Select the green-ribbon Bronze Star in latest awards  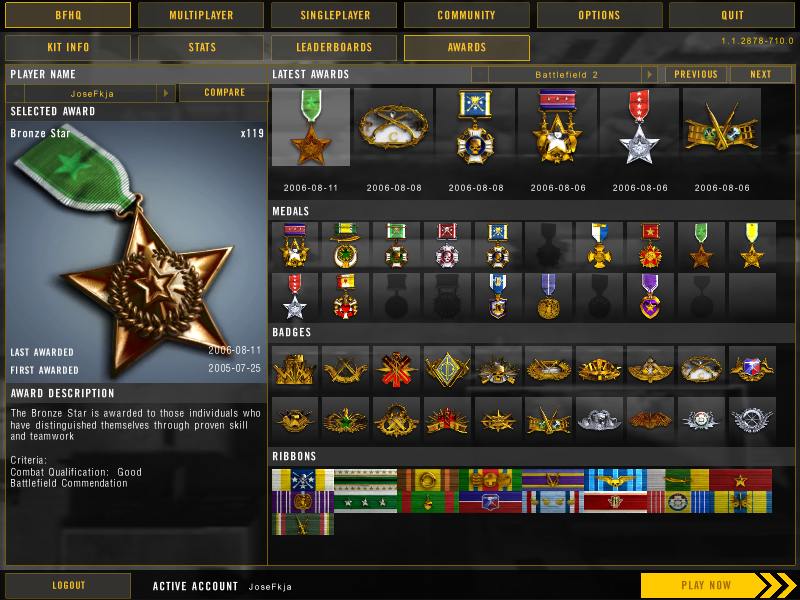(x=311, y=127)
